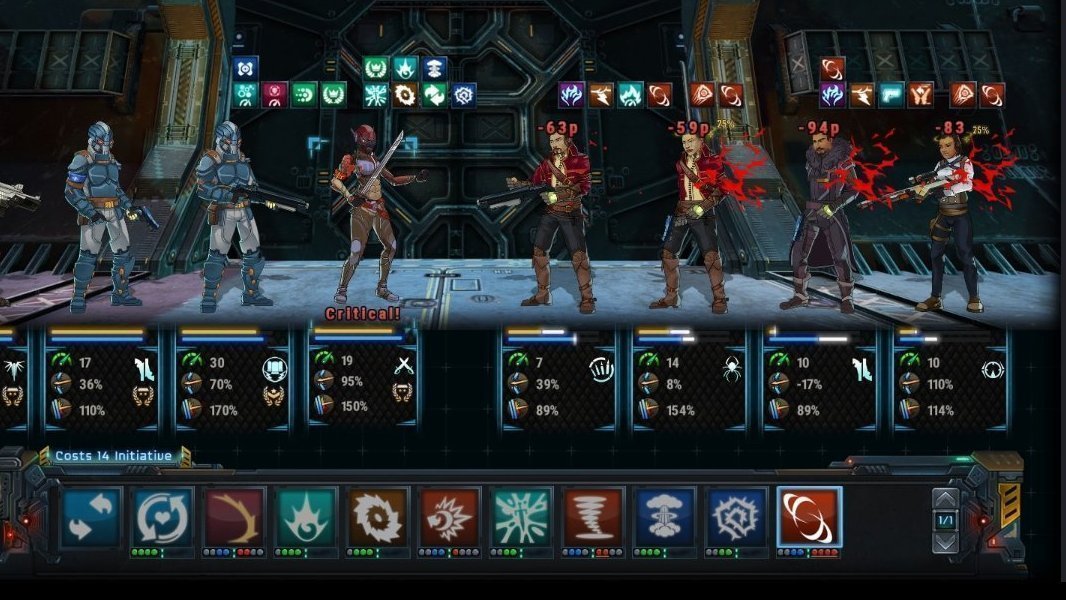Activate the green shattering figure ability
Screen dimensions: 1066x600
tap(522, 516)
